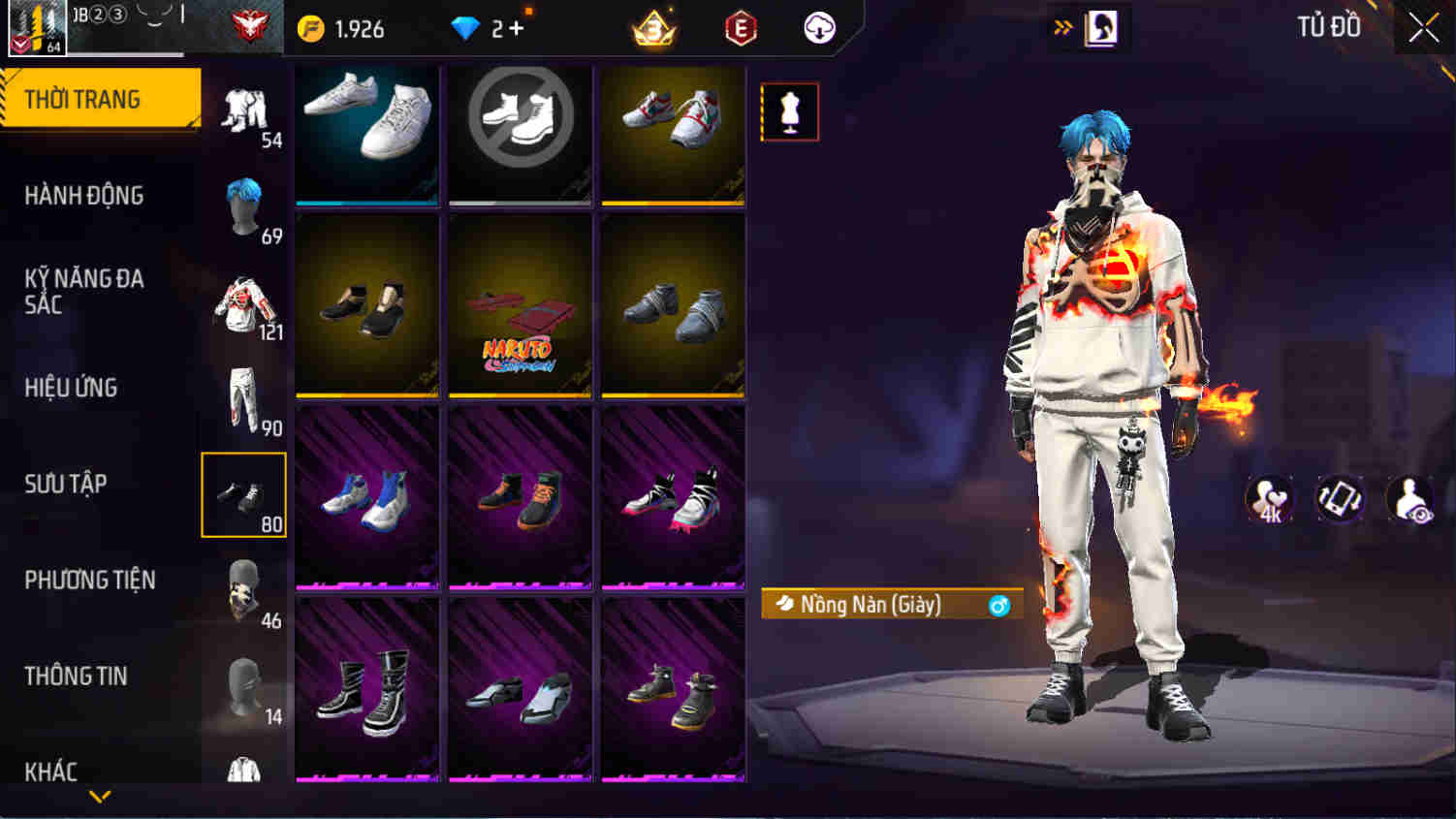Select the pants category icon showing 90 items
Screen dimensions: 1456x819
tap(243, 397)
